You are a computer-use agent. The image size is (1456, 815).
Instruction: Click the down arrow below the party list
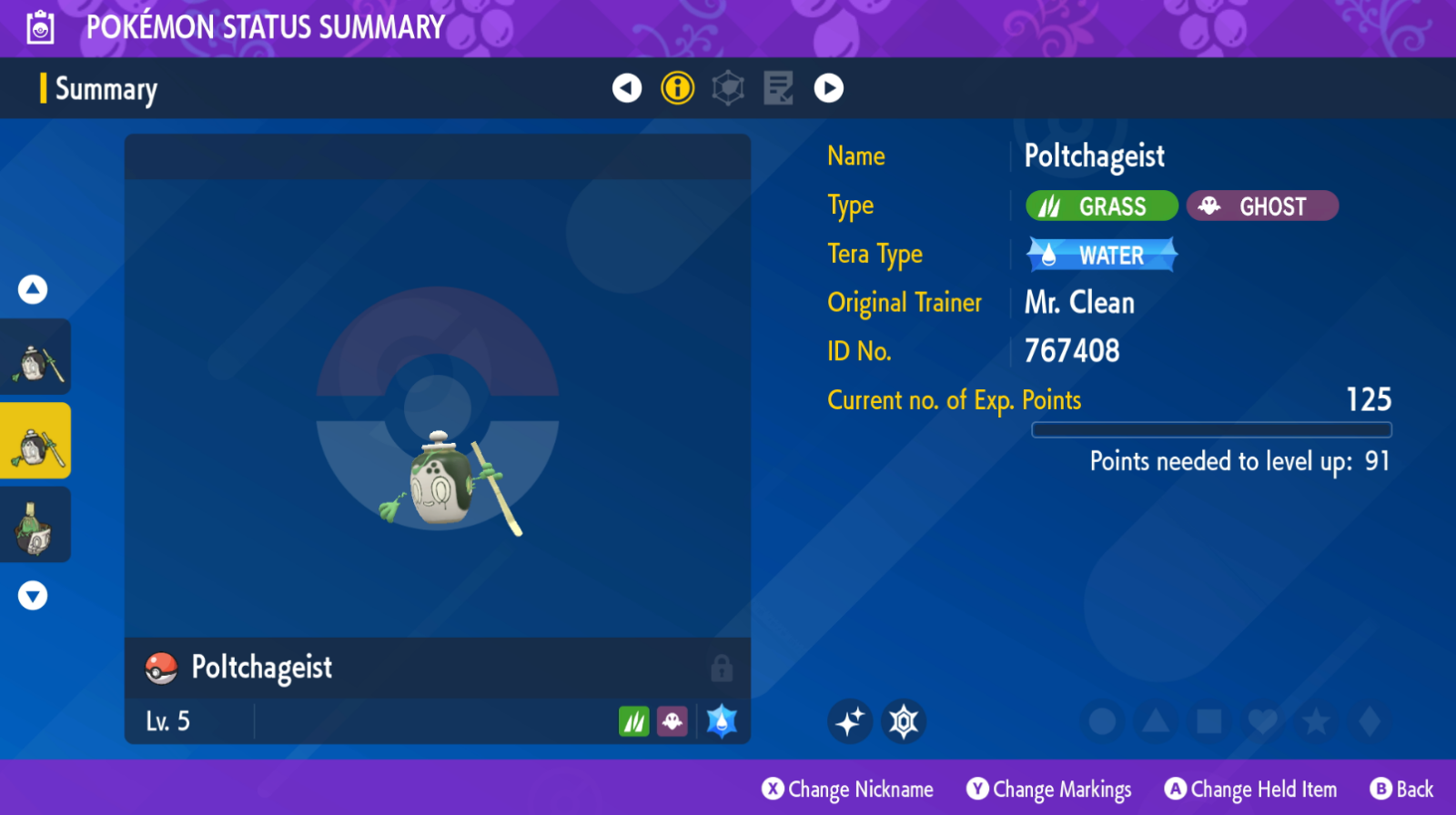[33, 596]
